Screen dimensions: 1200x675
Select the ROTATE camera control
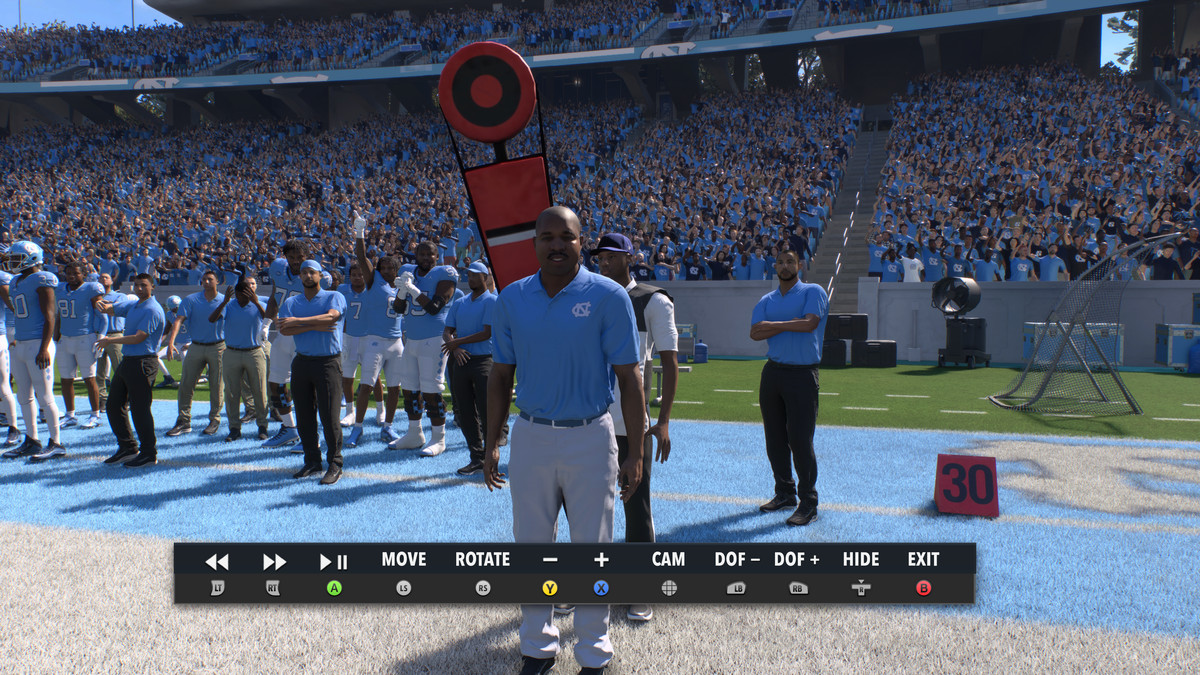point(482,560)
